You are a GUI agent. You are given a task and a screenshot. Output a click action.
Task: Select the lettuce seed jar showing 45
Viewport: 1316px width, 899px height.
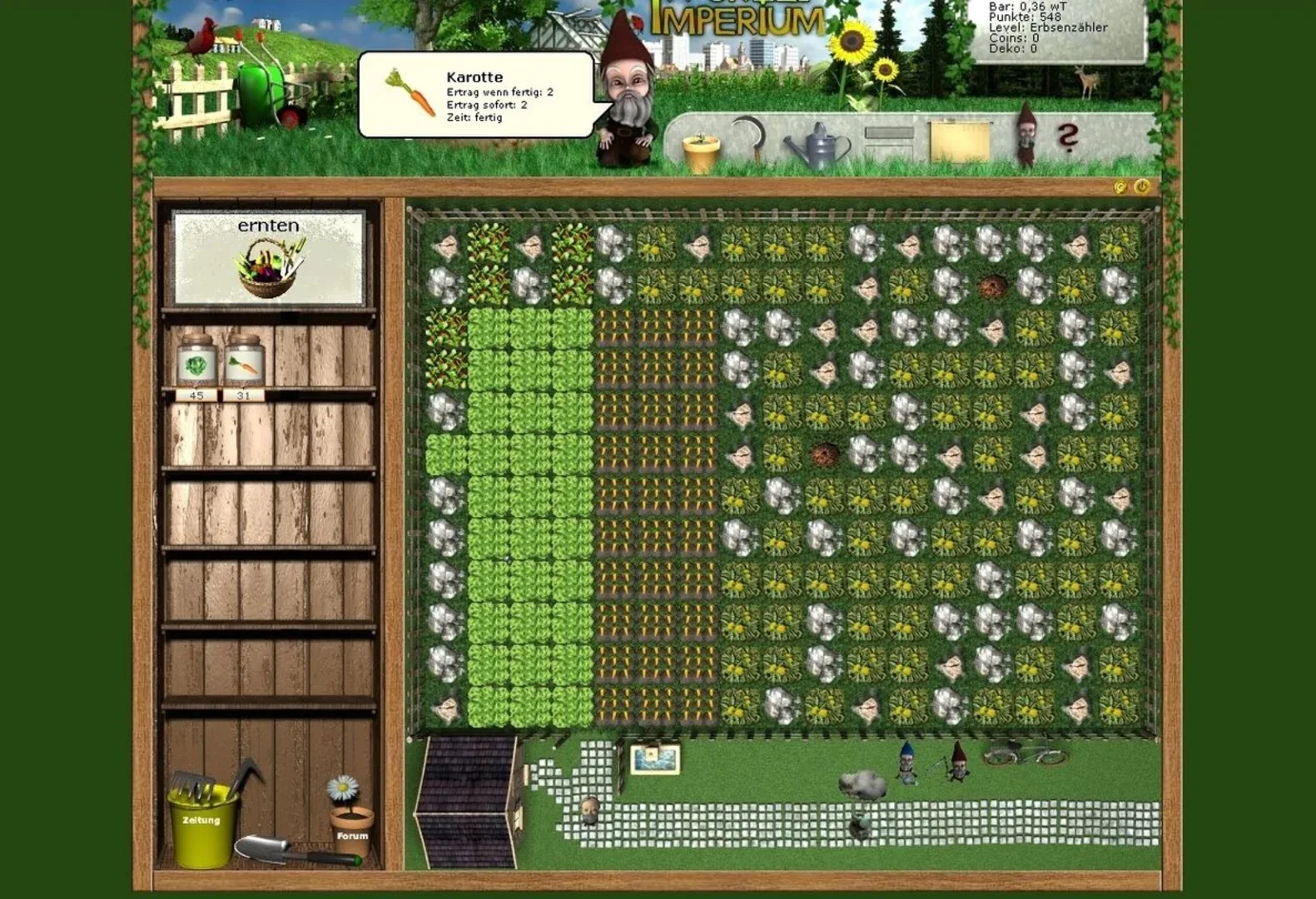pyautogui.click(x=195, y=362)
